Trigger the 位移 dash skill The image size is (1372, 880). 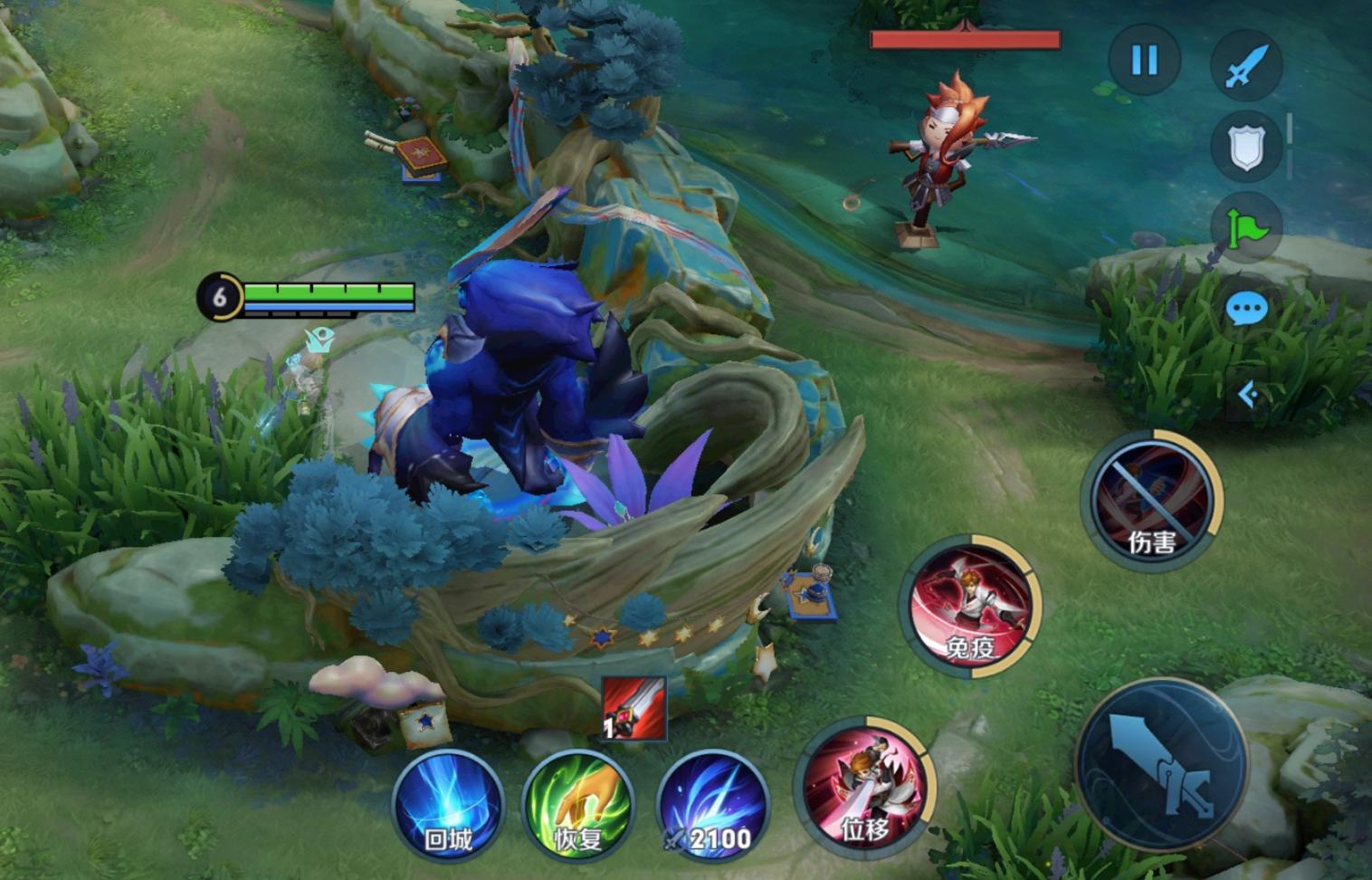point(862,786)
